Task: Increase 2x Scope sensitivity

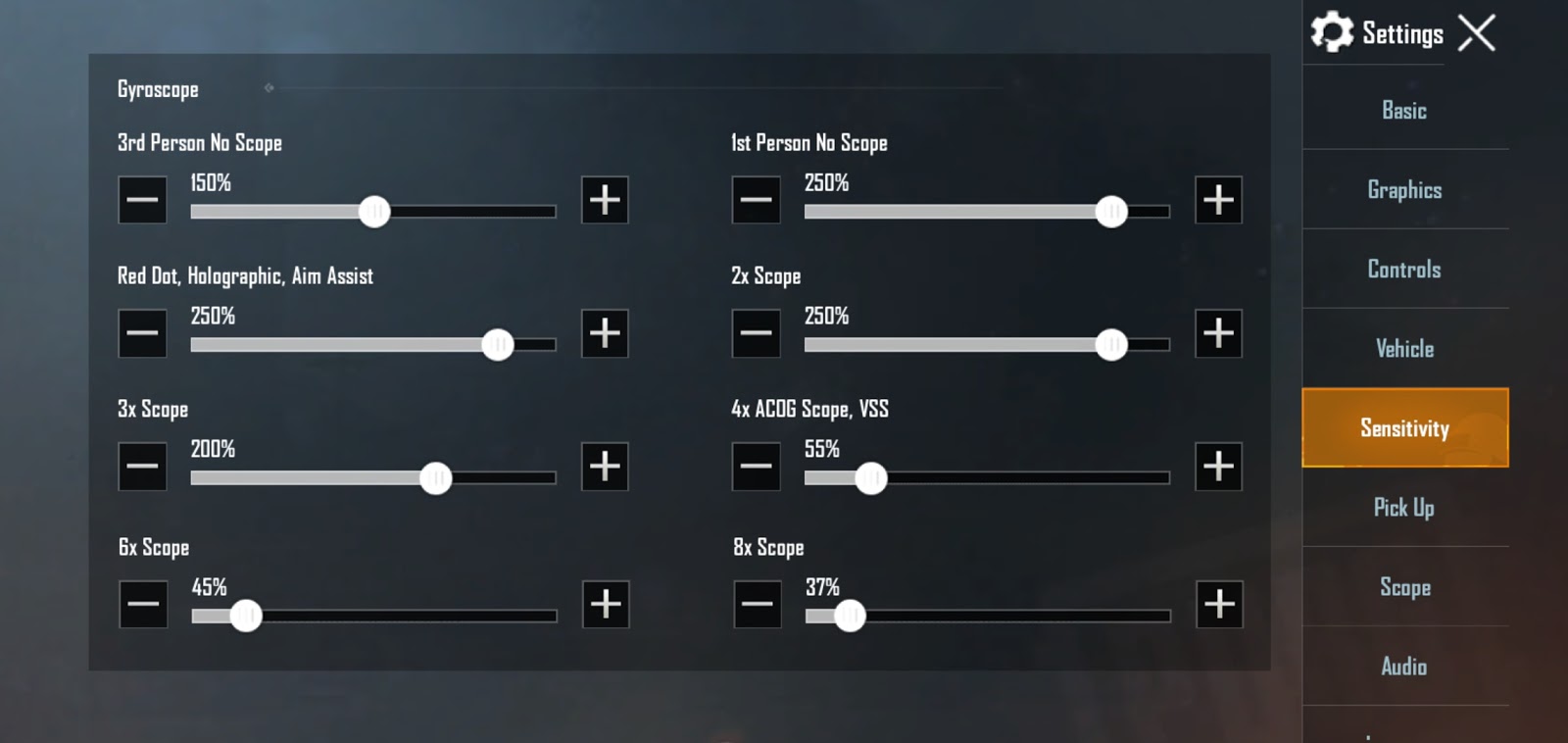Action: click(x=1218, y=333)
